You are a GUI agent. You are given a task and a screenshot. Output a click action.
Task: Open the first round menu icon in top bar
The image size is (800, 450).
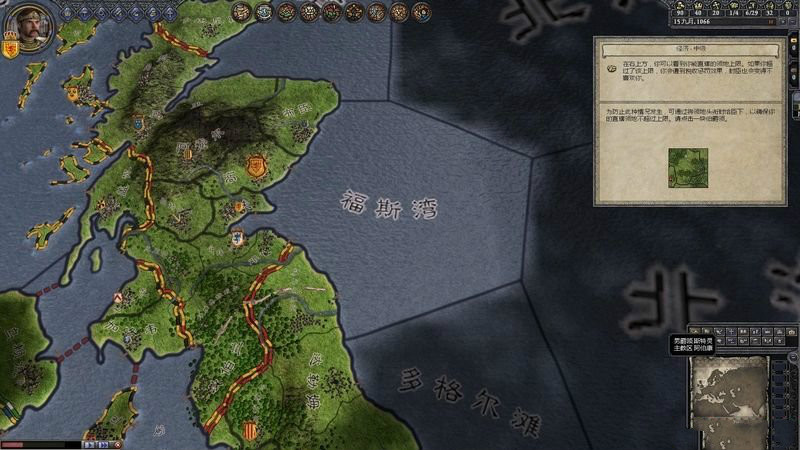click(241, 12)
